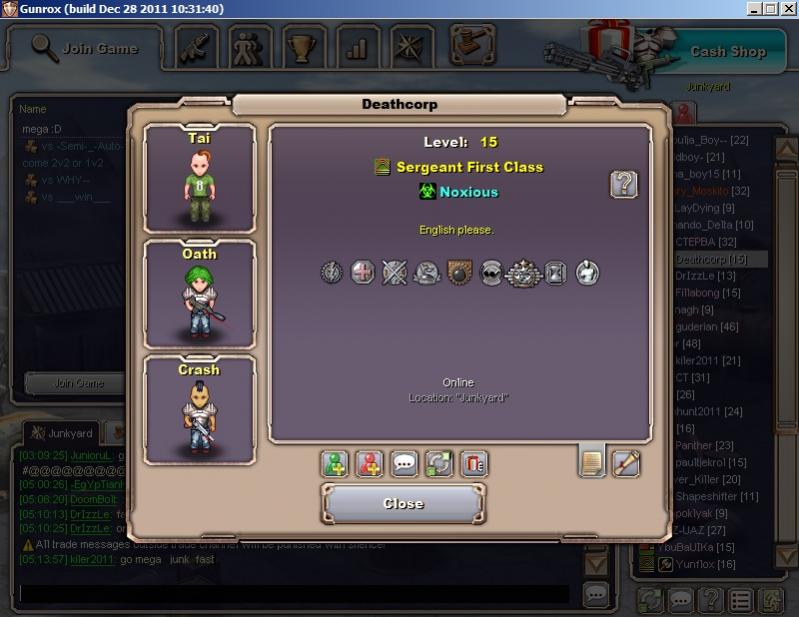Select the Crash character portrait
The height and width of the screenshot is (617, 799).
[200, 410]
